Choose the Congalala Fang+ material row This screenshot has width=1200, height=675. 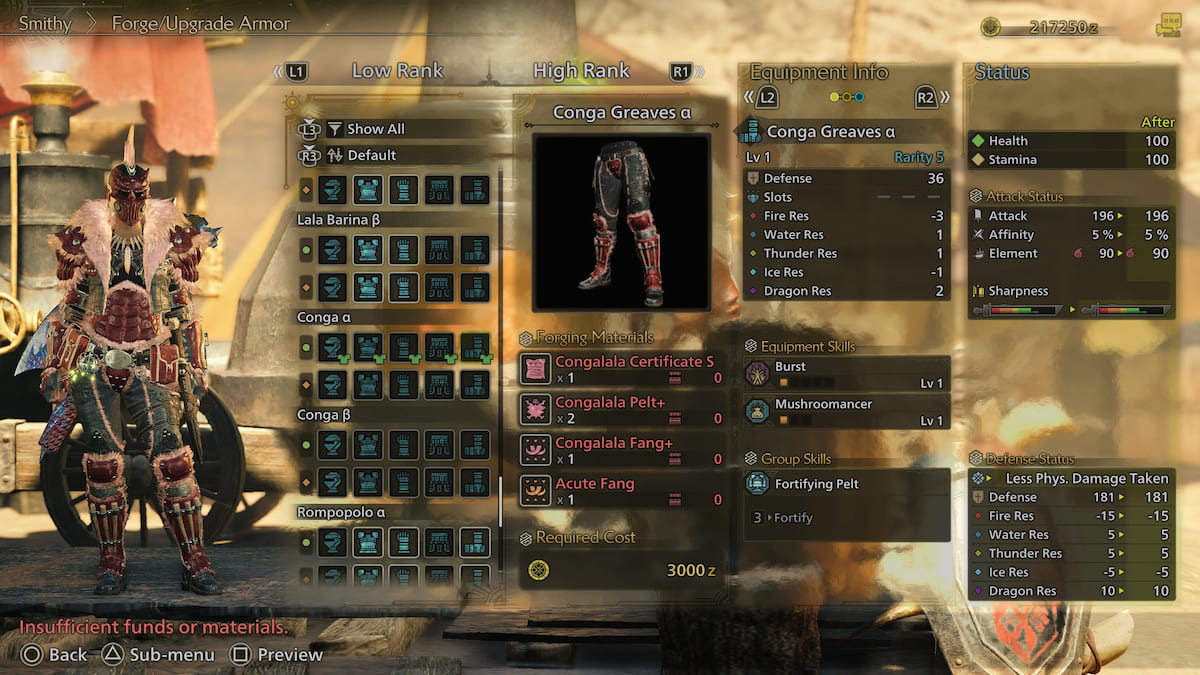click(x=622, y=450)
